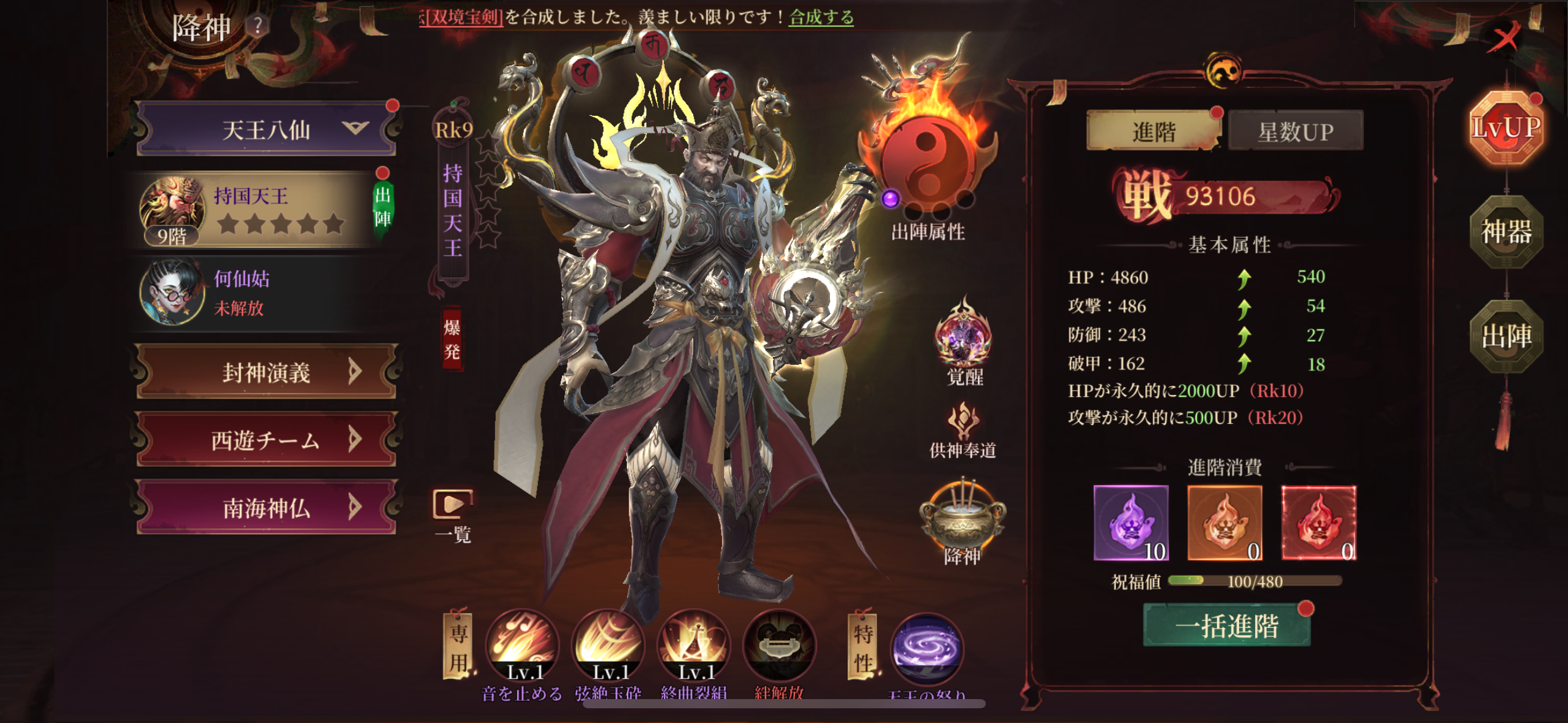Click the 一括進階 button

[x=1226, y=626]
